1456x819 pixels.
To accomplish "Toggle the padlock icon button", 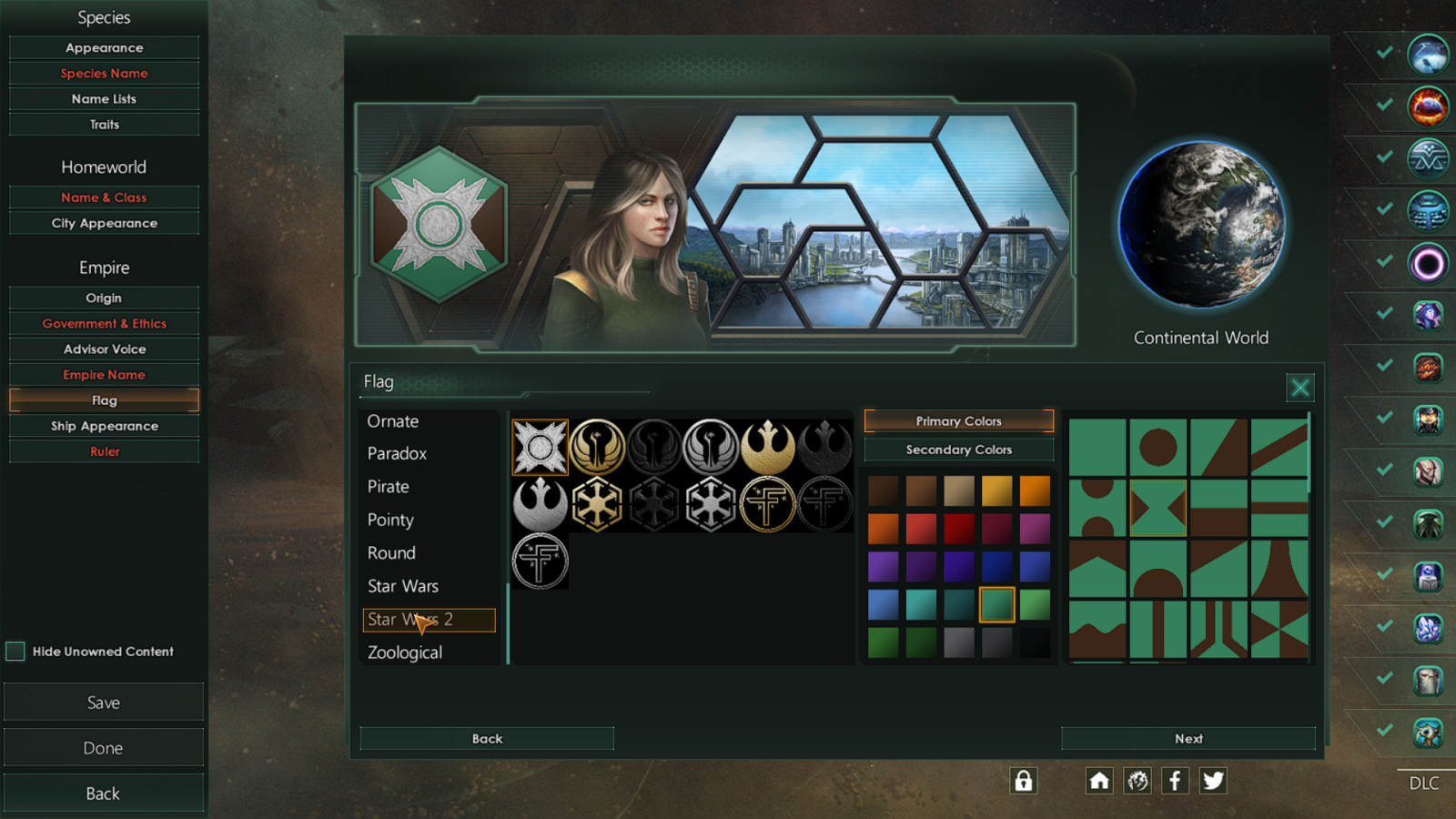I will [x=1024, y=781].
